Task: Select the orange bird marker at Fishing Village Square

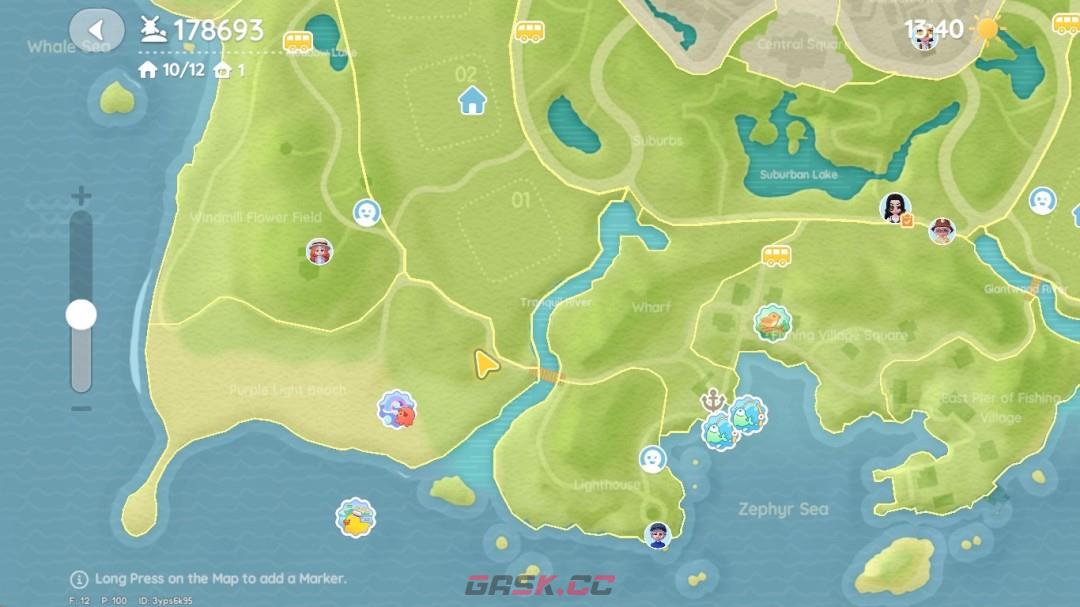Action: coord(771,322)
